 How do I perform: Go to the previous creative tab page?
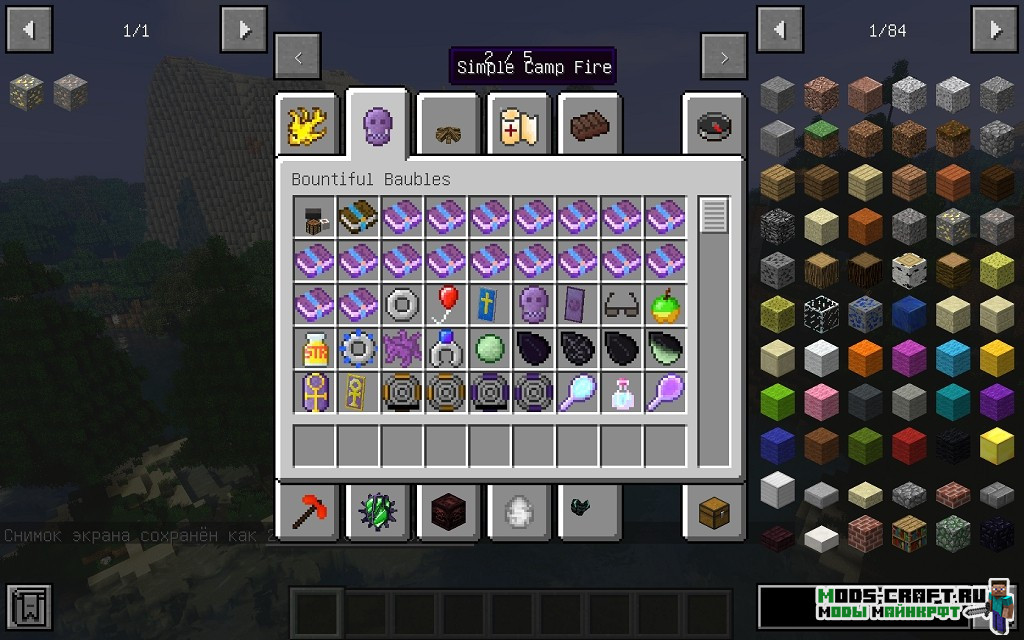[298, 58]
